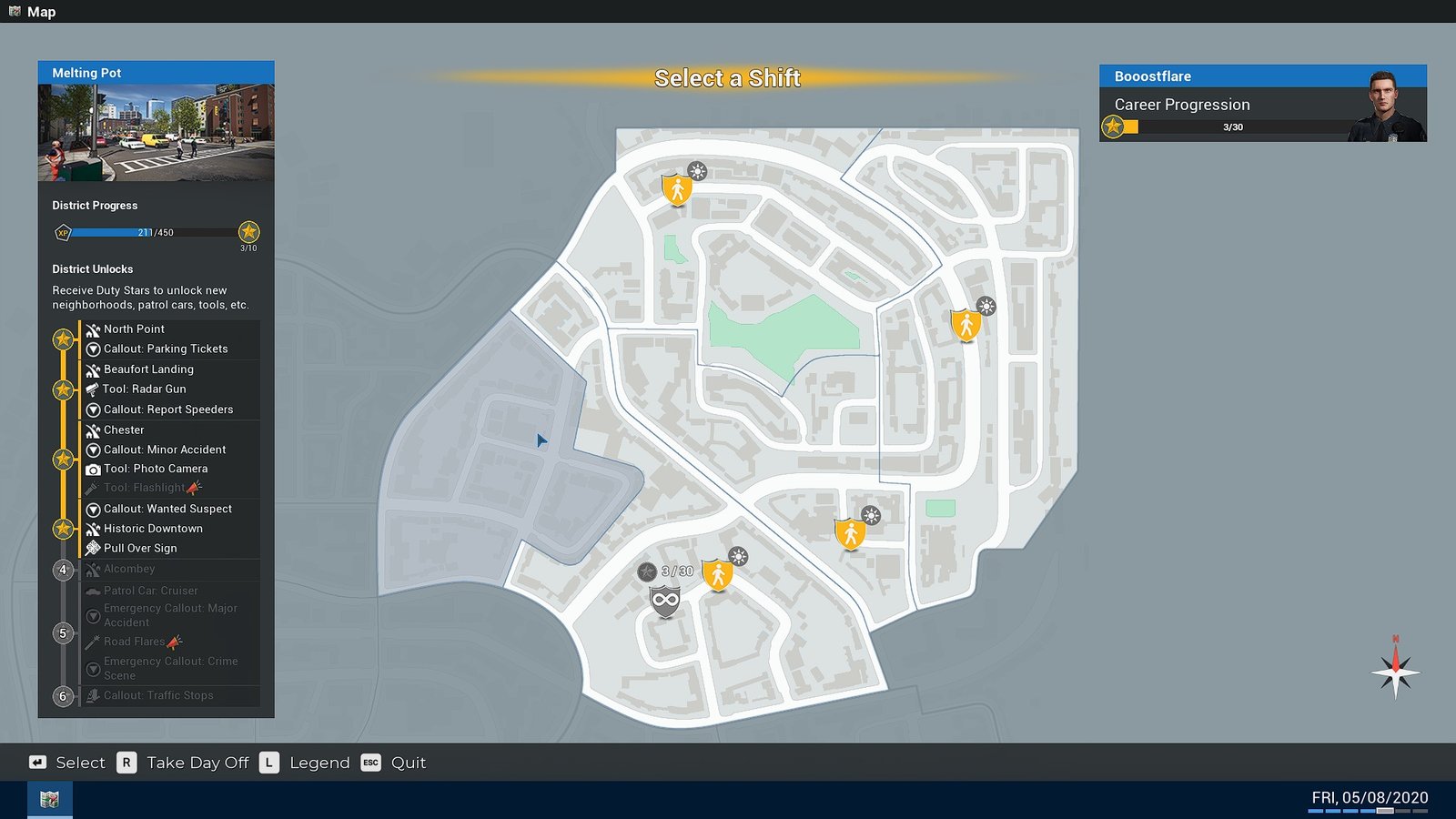Click the Select option in the bottom bar

pos(80,763)
